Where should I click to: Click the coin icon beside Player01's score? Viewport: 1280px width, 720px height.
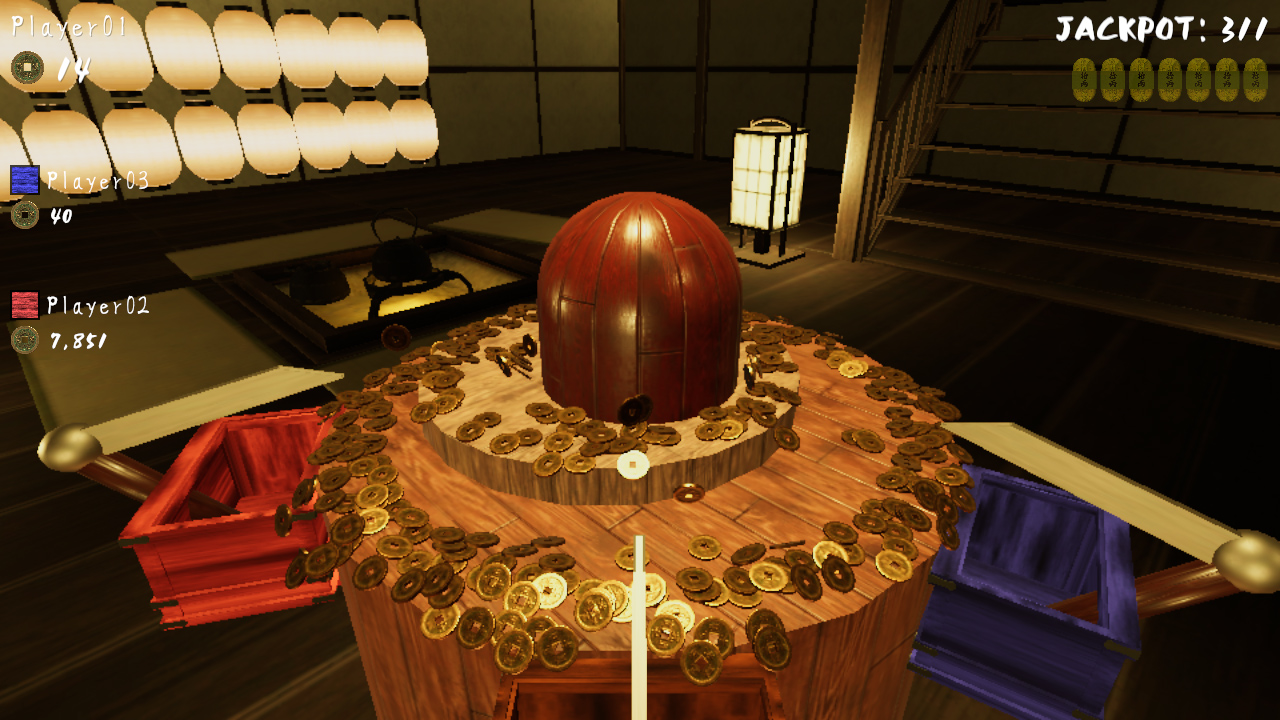pos(29,68)
